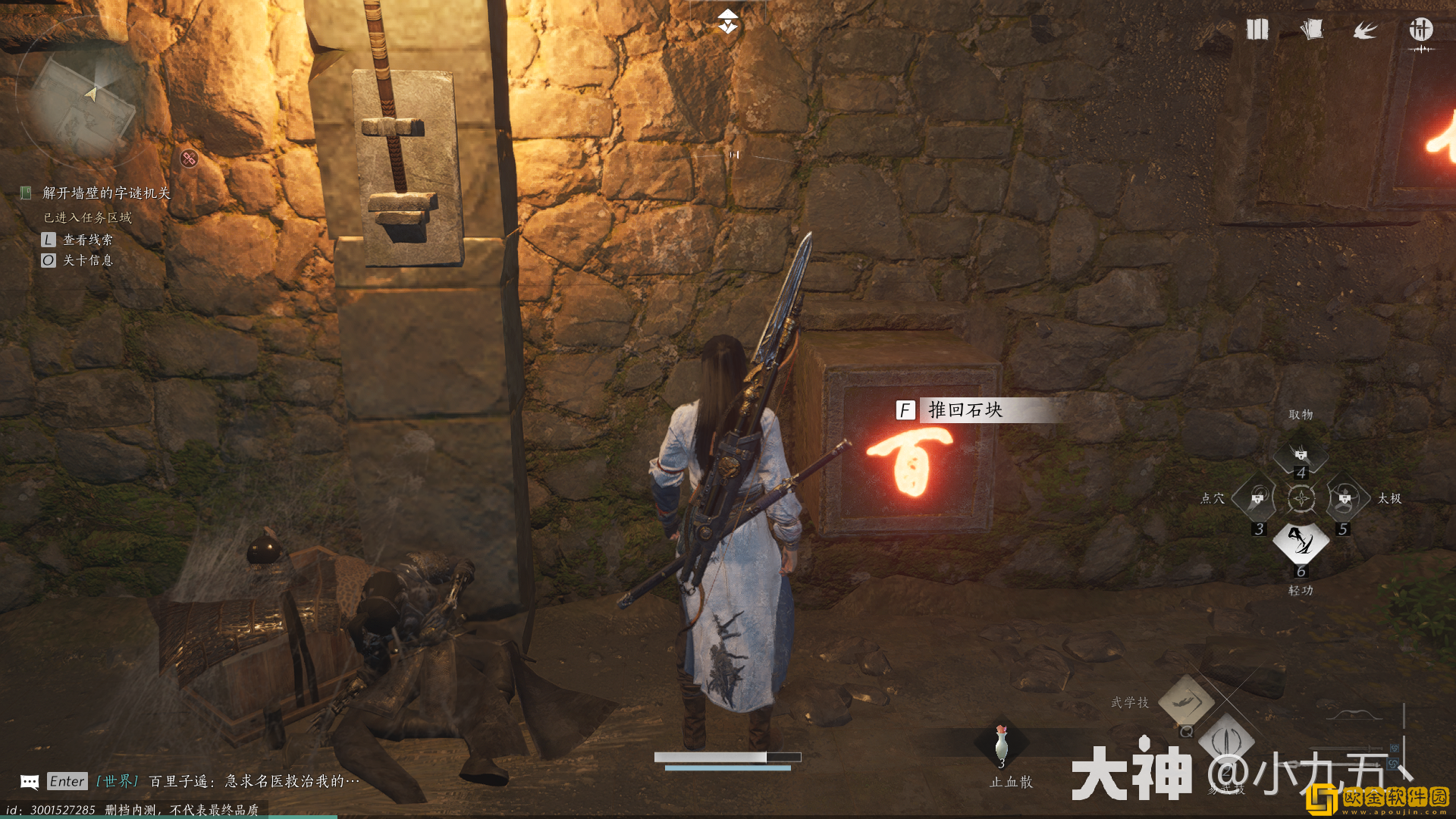Viewport: 1456px width, 819px height.
Task: Use the 轻功 lightness skill
Action: click(x=1301, y=541)
